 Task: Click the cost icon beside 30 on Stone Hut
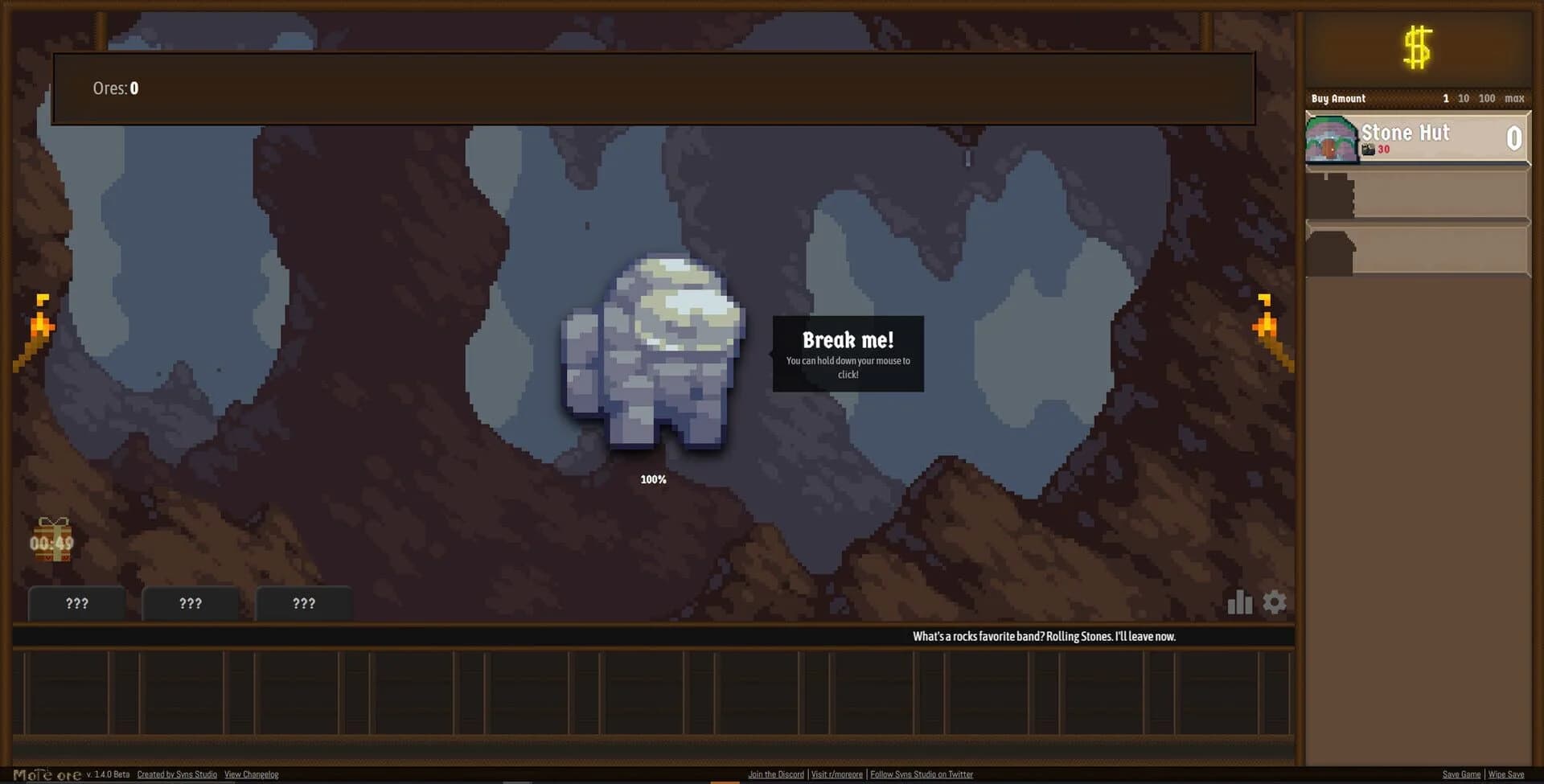pos(1367,149)
